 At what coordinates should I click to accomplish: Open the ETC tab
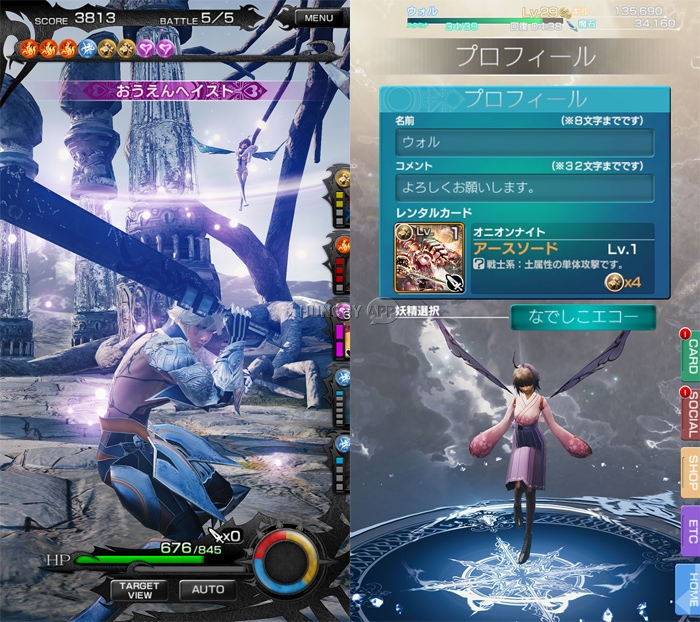click(690, 531)
